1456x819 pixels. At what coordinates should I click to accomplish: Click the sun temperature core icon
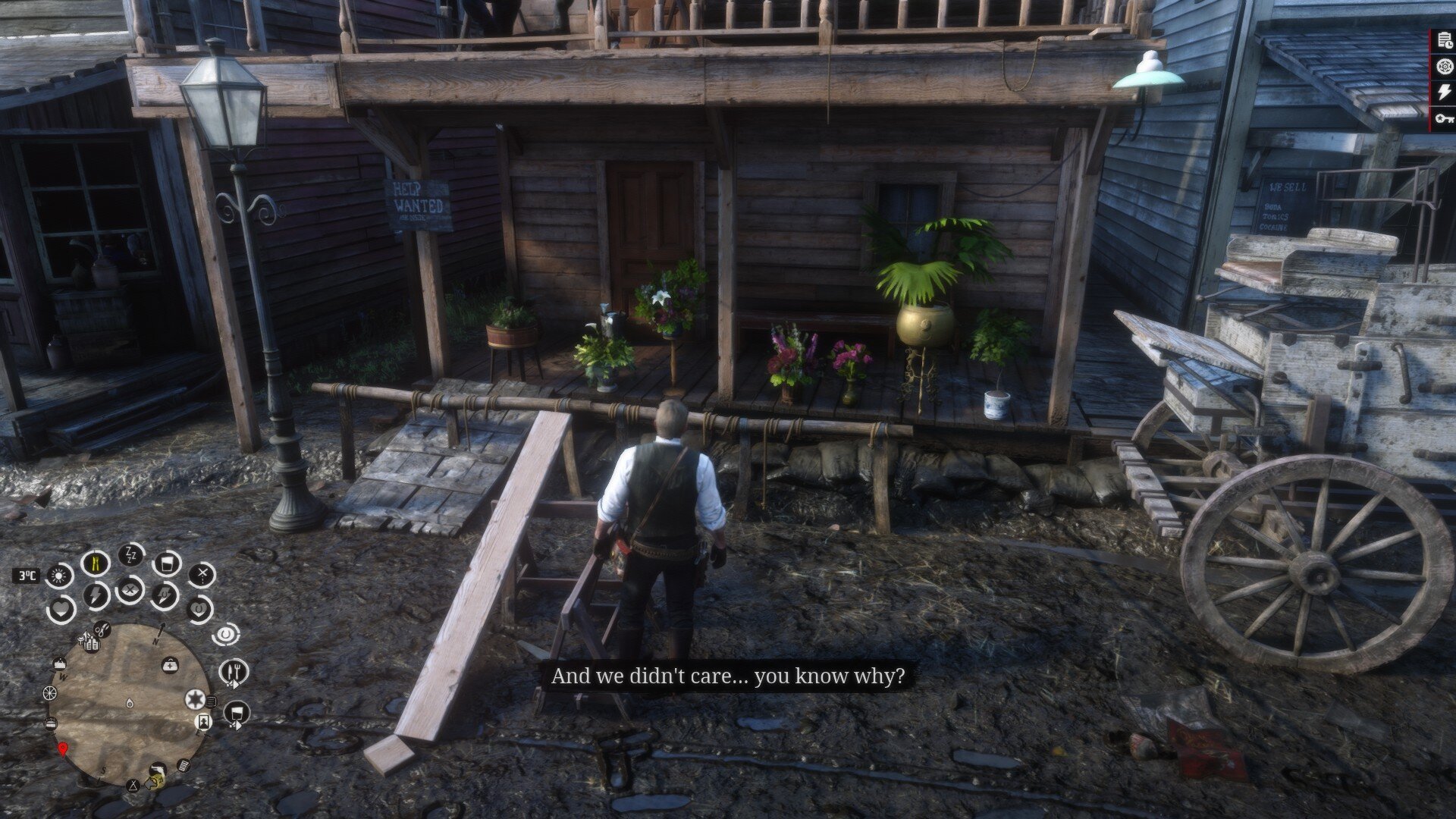(58, 576)
